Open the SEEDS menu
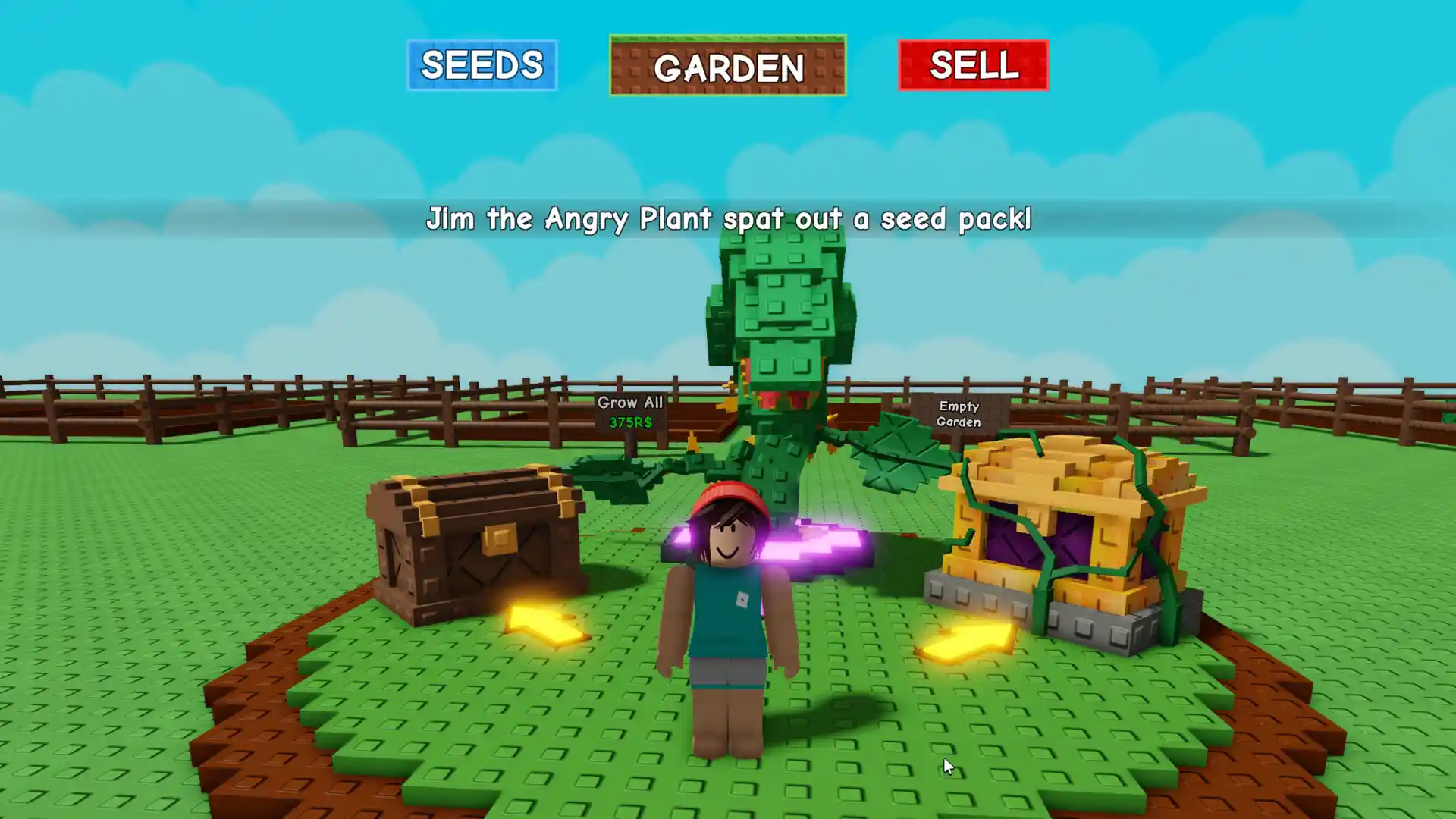 tap(482, 65)
